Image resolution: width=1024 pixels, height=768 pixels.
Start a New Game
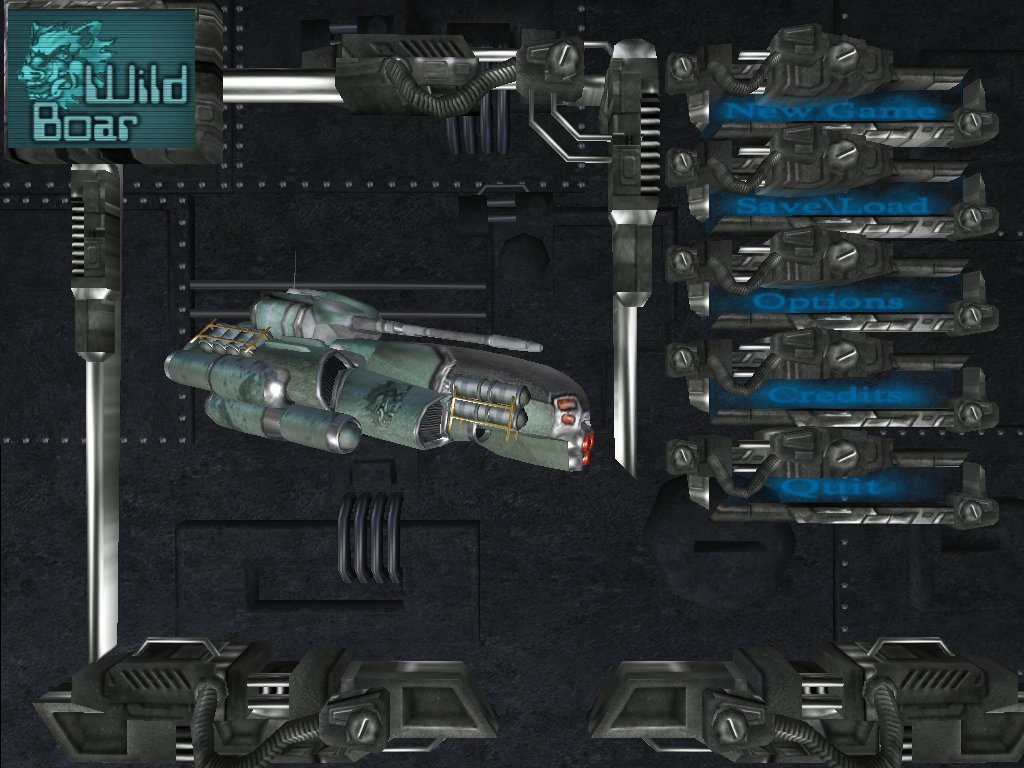pyautogui.click(x=829, y=110)
